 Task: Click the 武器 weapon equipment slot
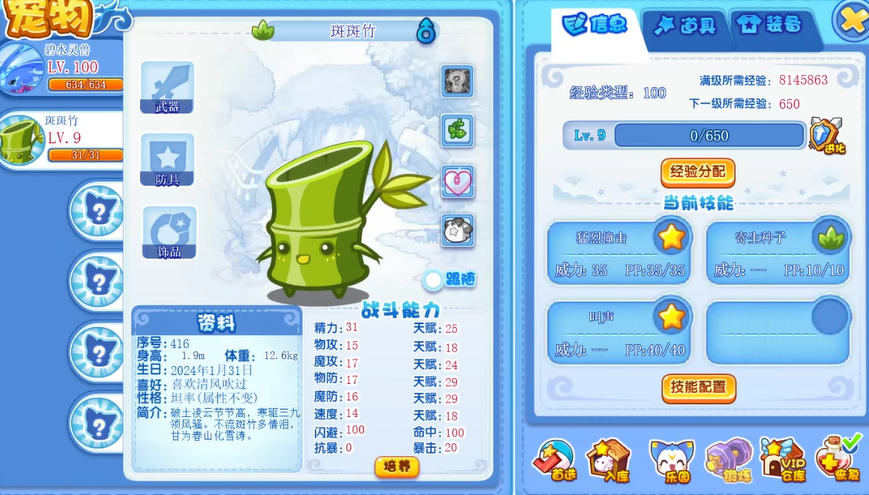(167, 86)
